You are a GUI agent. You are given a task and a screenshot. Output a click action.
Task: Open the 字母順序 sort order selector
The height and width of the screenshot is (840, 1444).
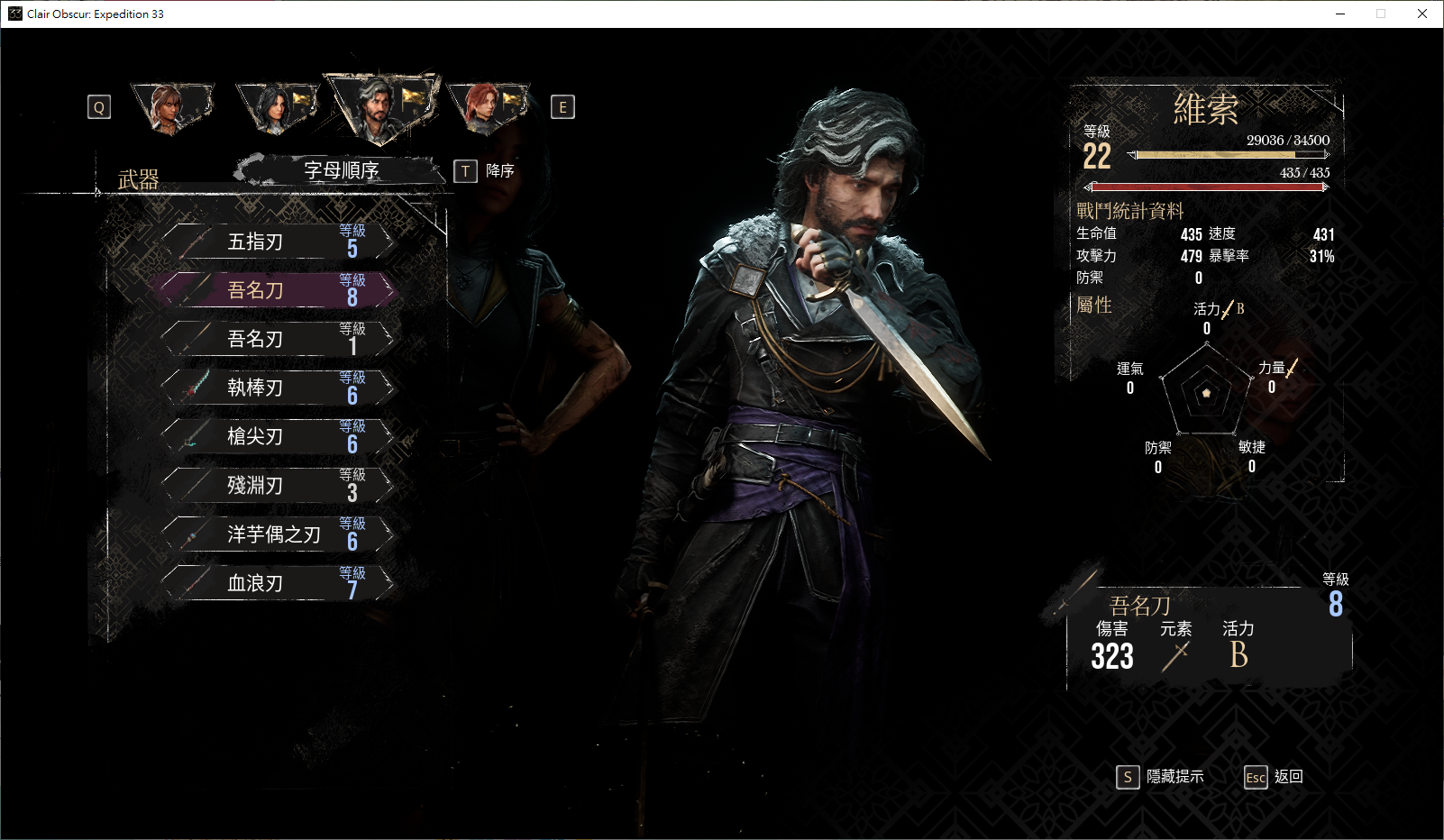pos(341,170)
